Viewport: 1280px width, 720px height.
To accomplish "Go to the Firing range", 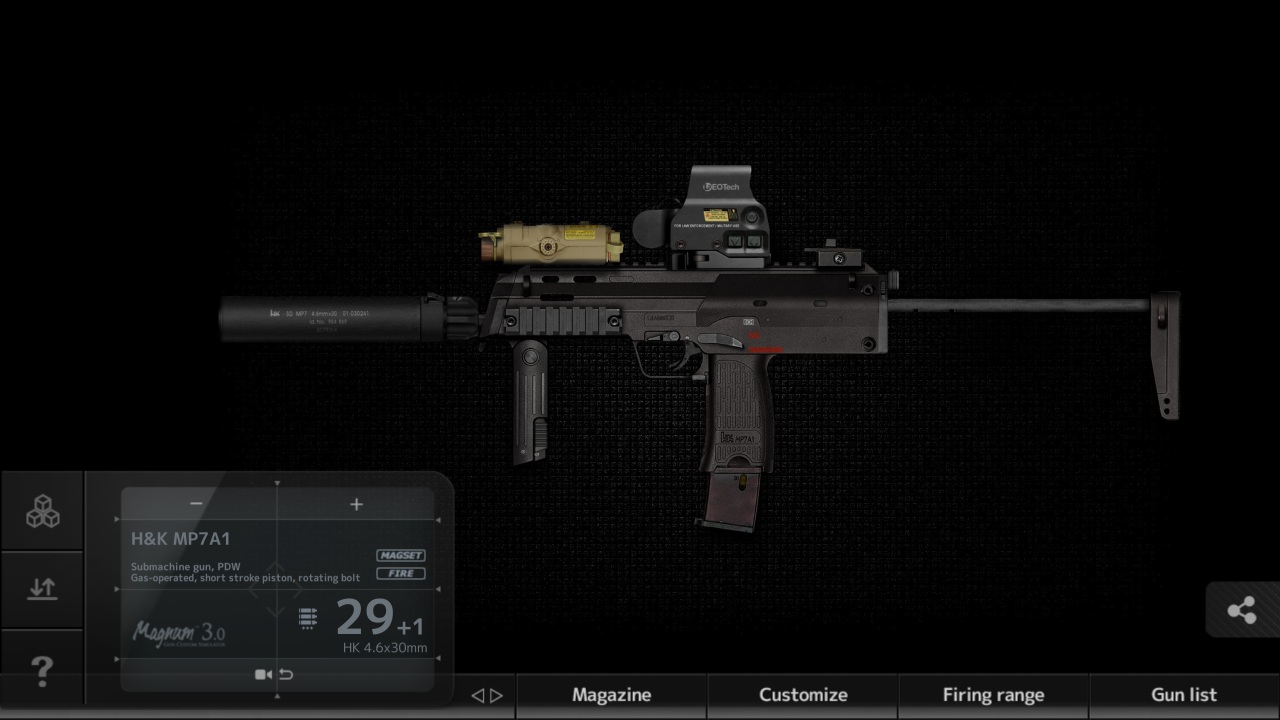I will point(993,695).
